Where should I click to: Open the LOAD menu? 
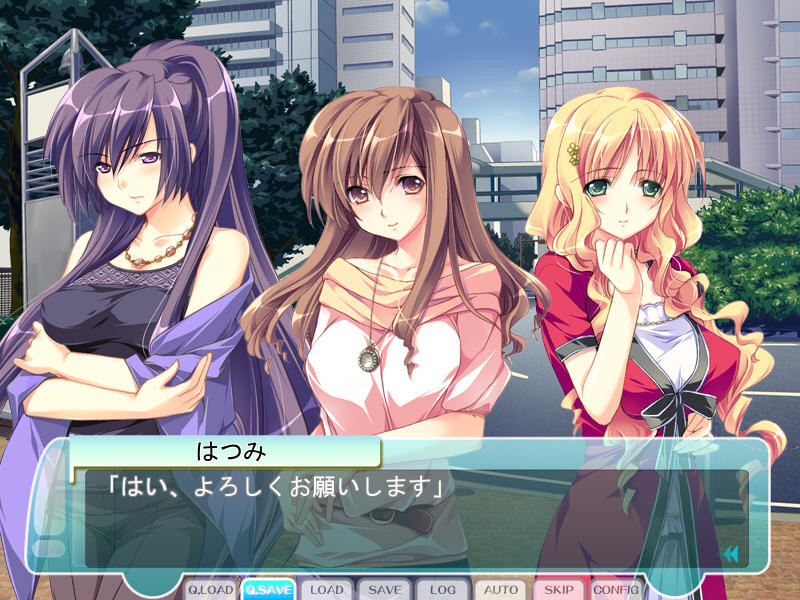pyautogui.click(x=326, y=590)
